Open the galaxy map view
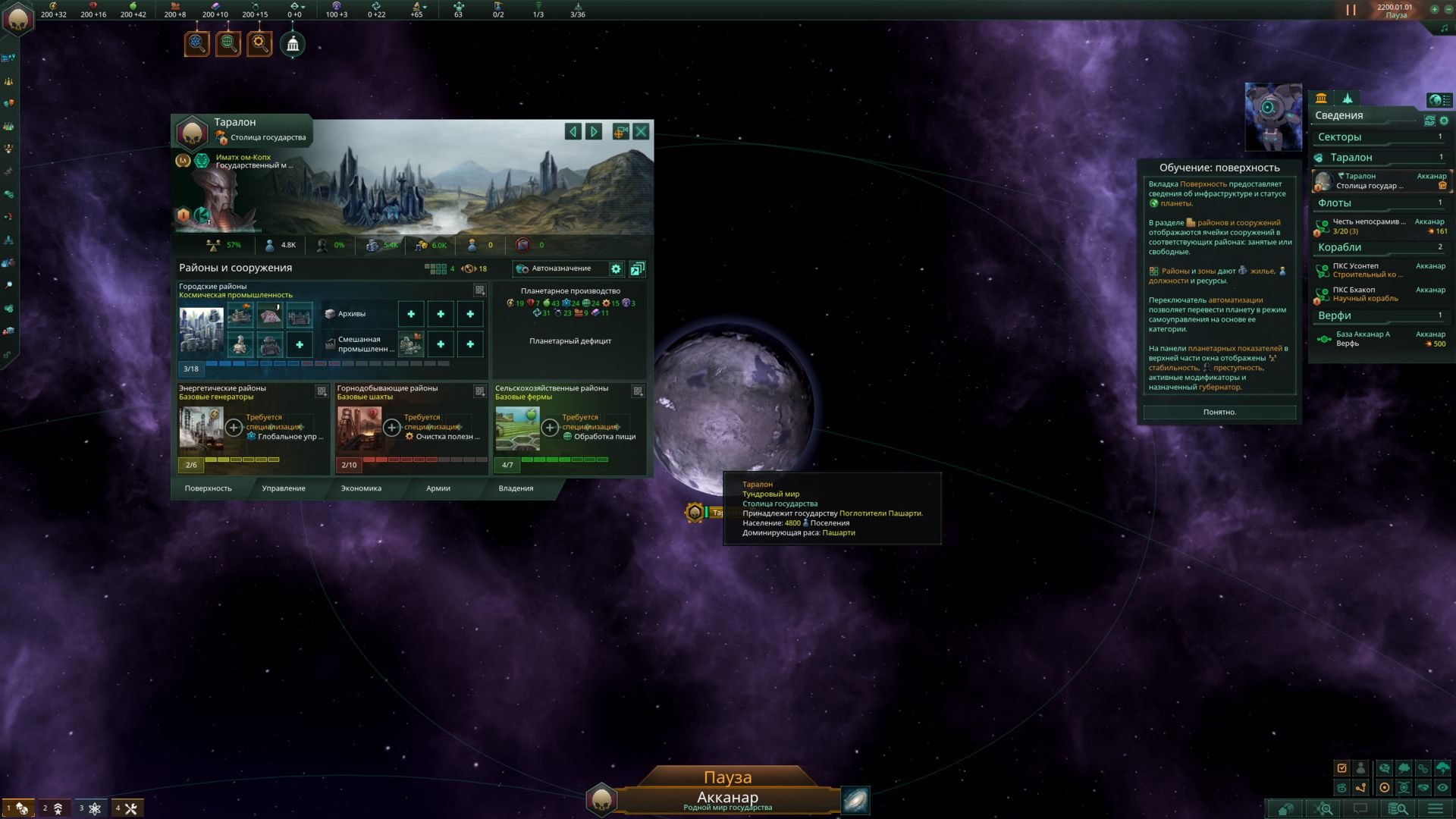 (855, 800)
